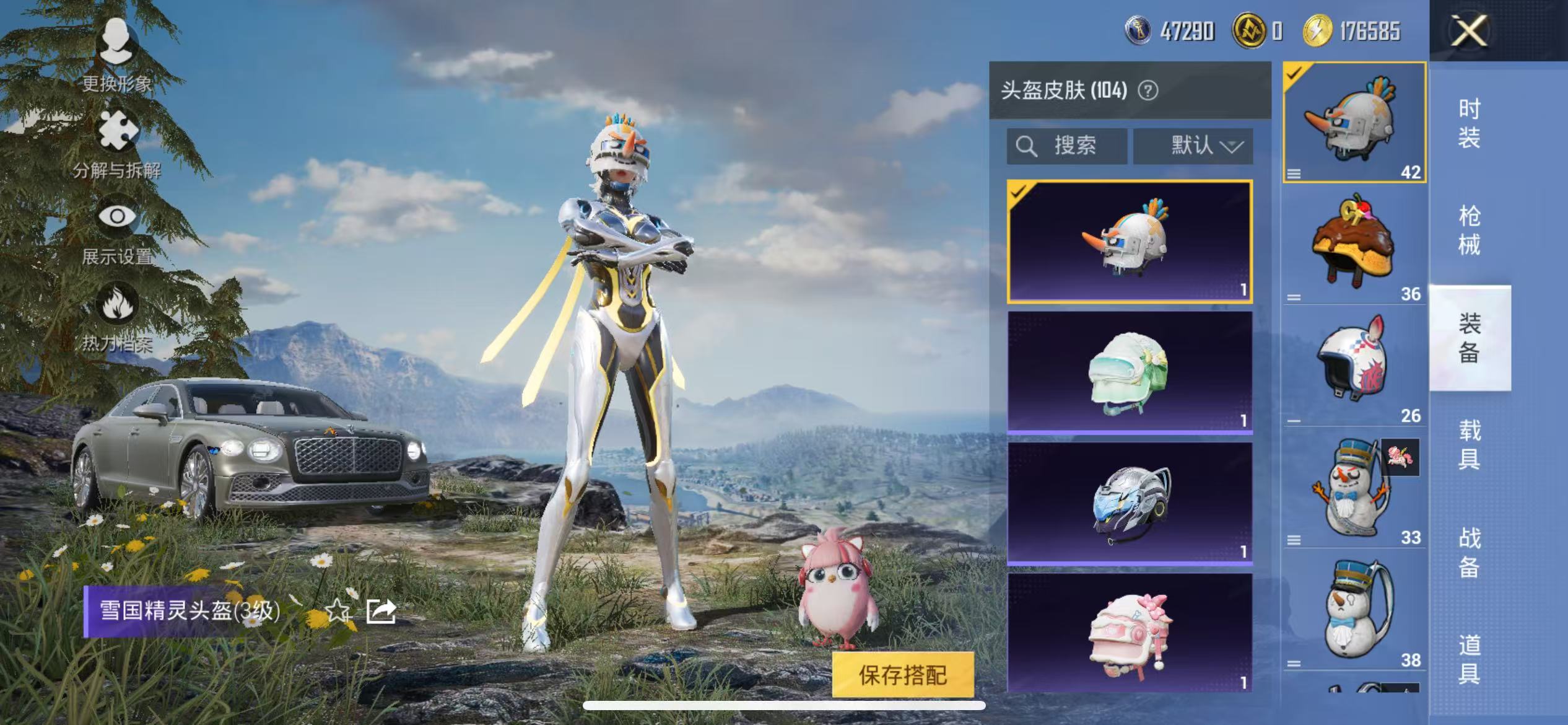This screenshot has height=725, width=1568.
Task: Open 分解与拆解 puzzle piece menu
Action: (116, 143)
